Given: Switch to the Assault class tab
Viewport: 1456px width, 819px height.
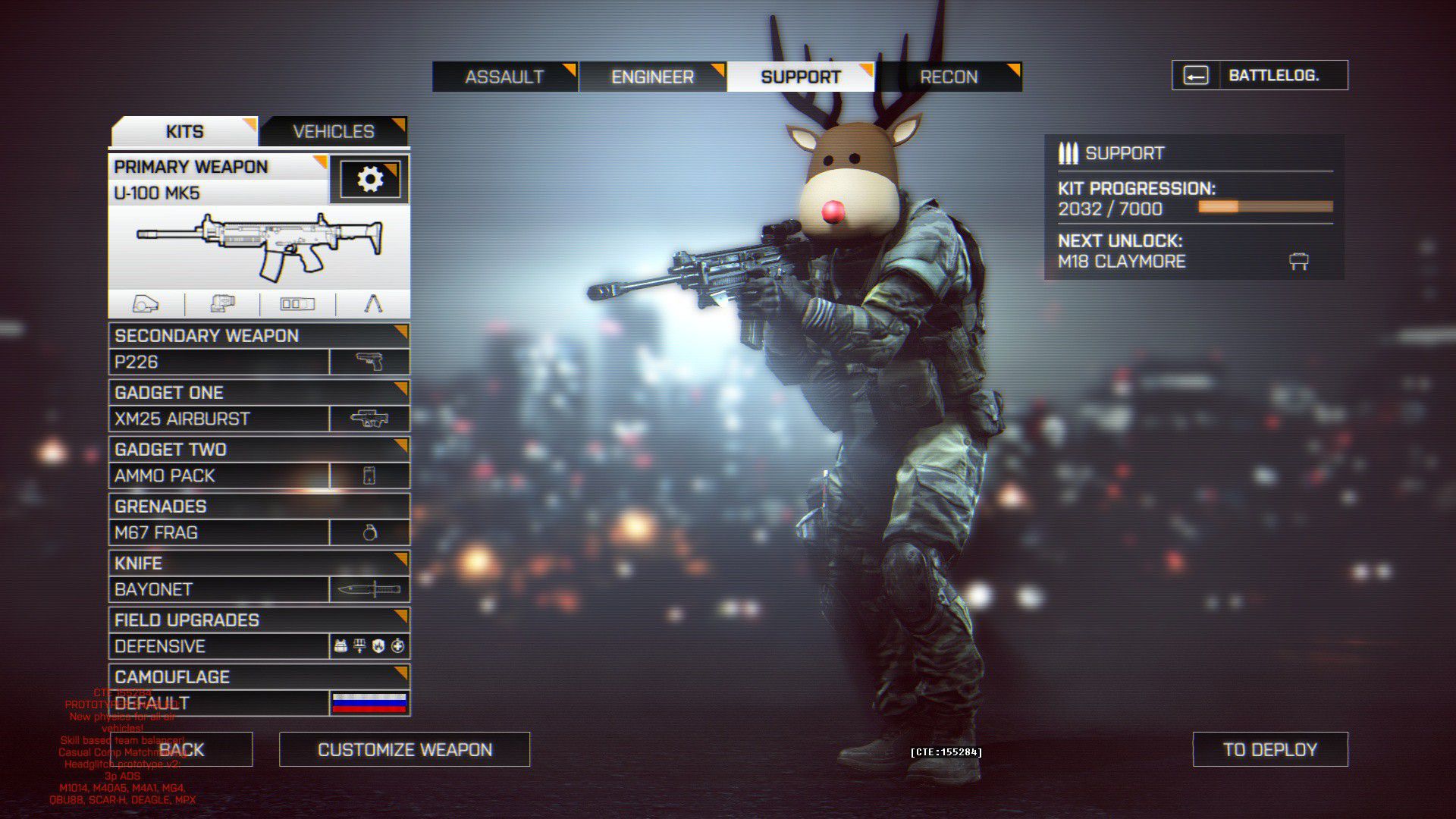Looking at the screenshot, I should click(x=504, y=77).
